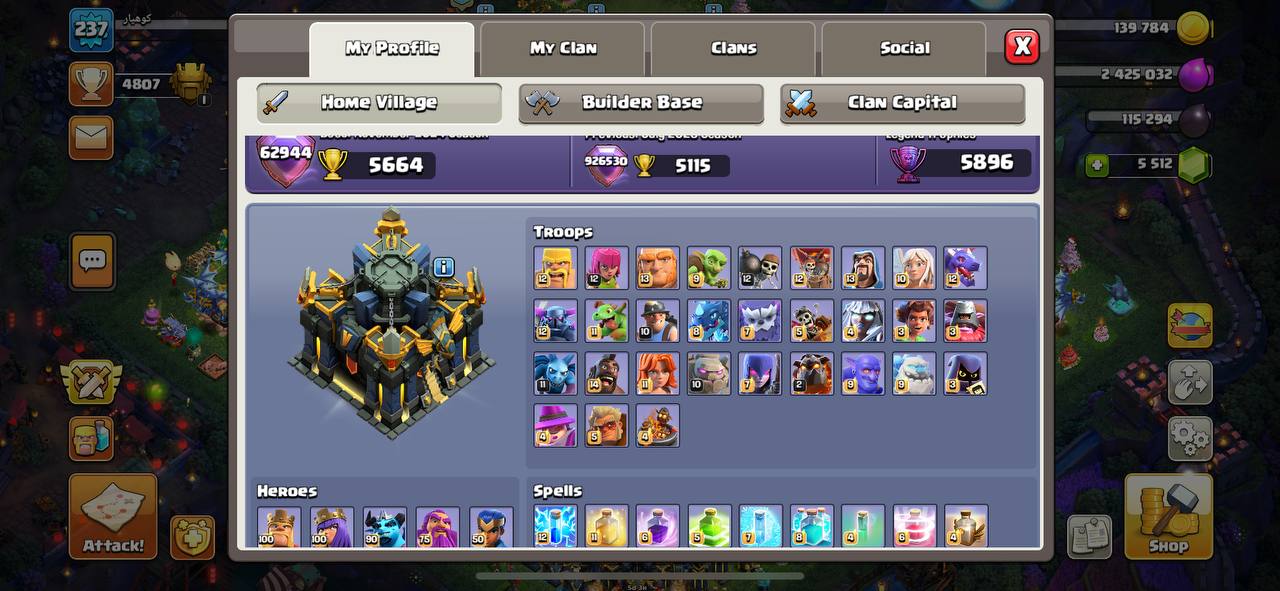Viewport: 1280px width, 591px height.
Task: Open the trophy league button
Action: click(91, 84)
